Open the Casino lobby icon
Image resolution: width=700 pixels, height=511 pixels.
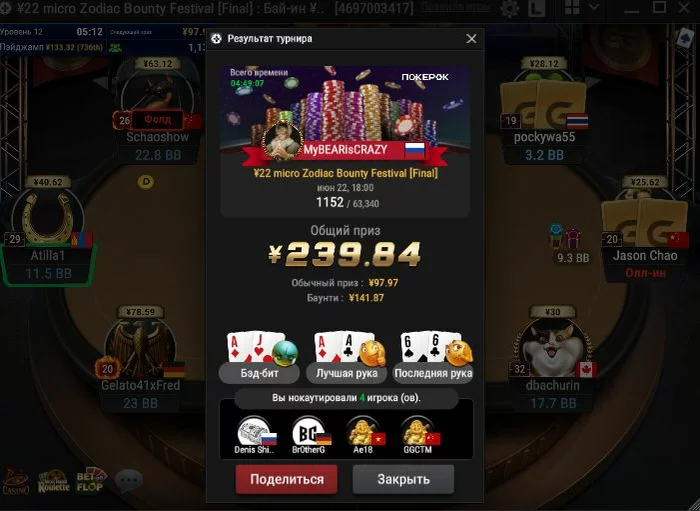tap(16, 481)
